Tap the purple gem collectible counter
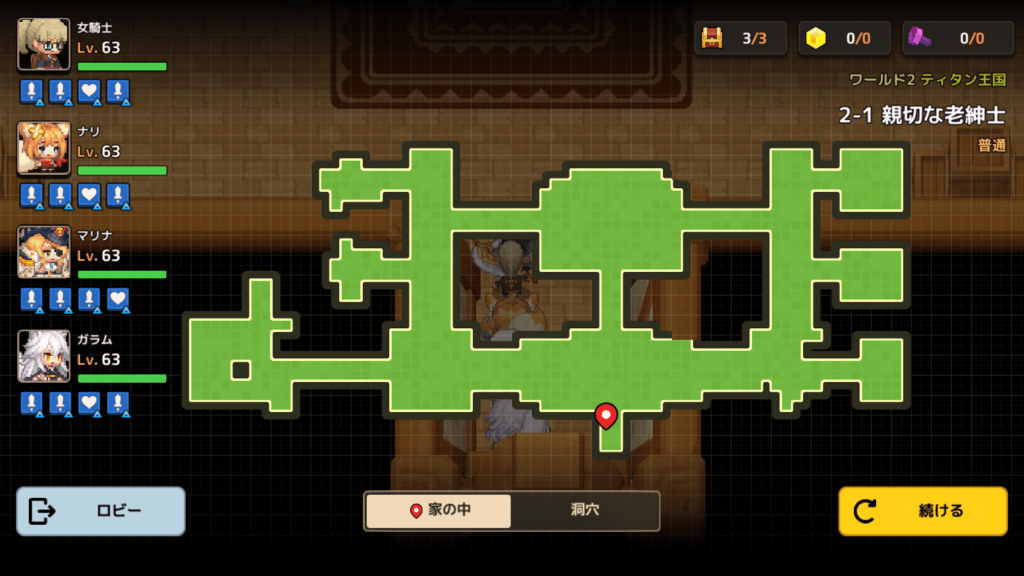1024x576 pixels. (x=951, y=39)
